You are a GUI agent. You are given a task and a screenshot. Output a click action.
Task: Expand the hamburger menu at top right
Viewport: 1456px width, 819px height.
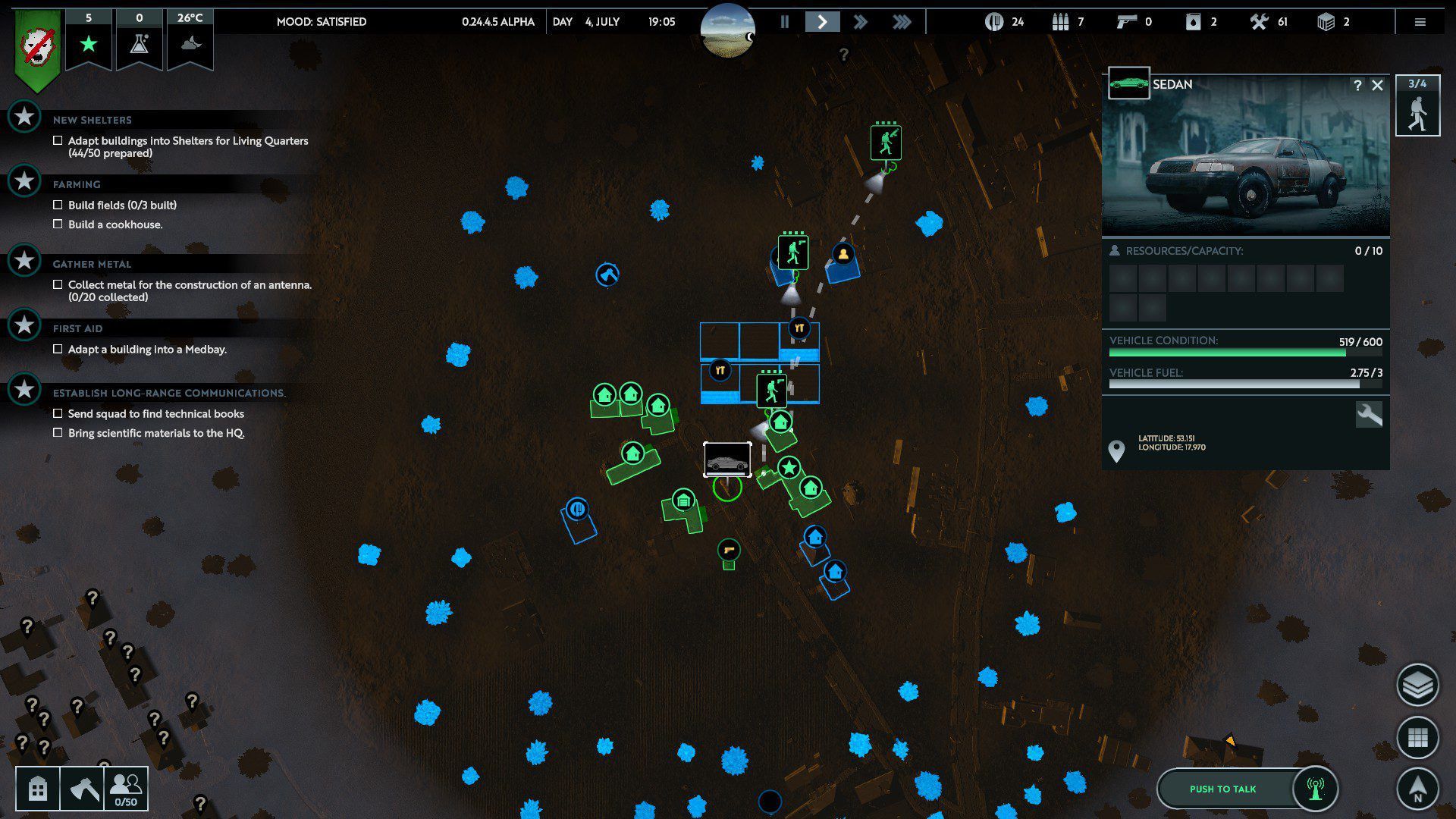(1420, 21)
